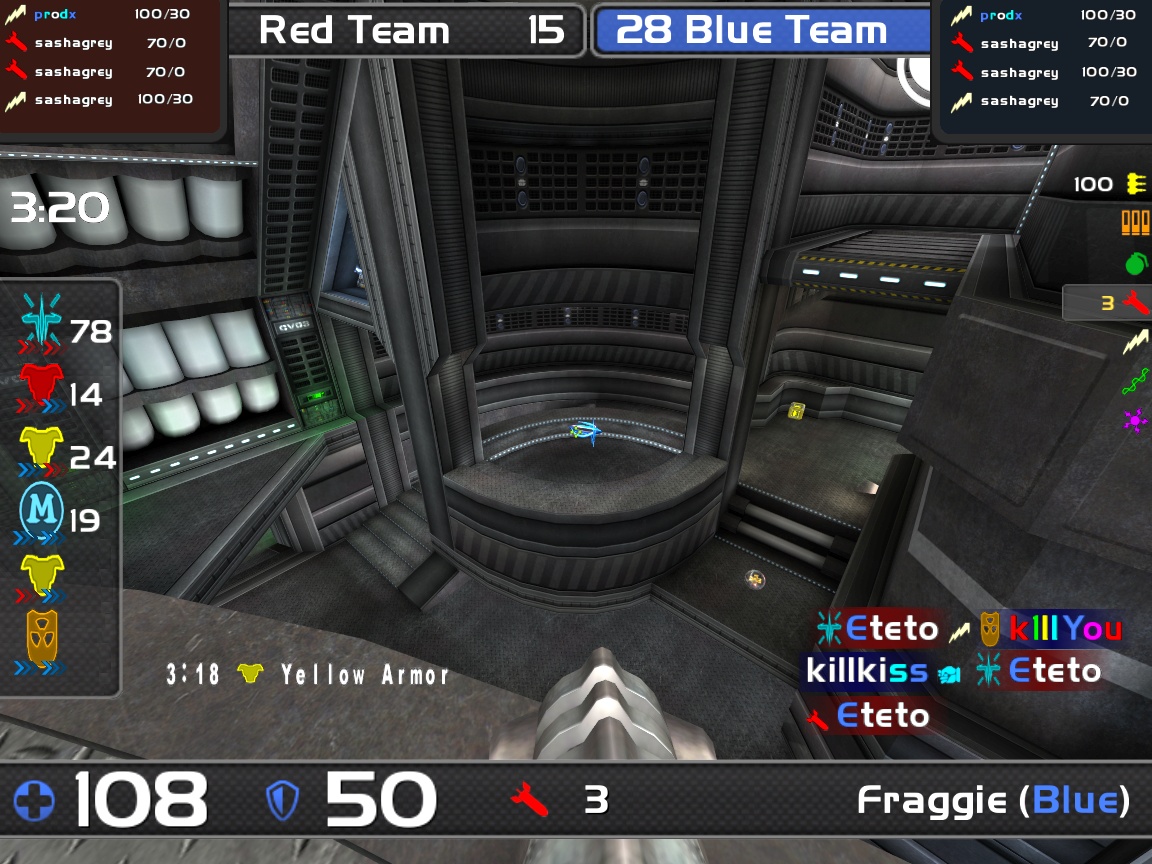The width and height of the screenshot is (1152, 864).
Task: Choose the orange shotgun shells weapon icon
Action: (x=1135, y=223)
